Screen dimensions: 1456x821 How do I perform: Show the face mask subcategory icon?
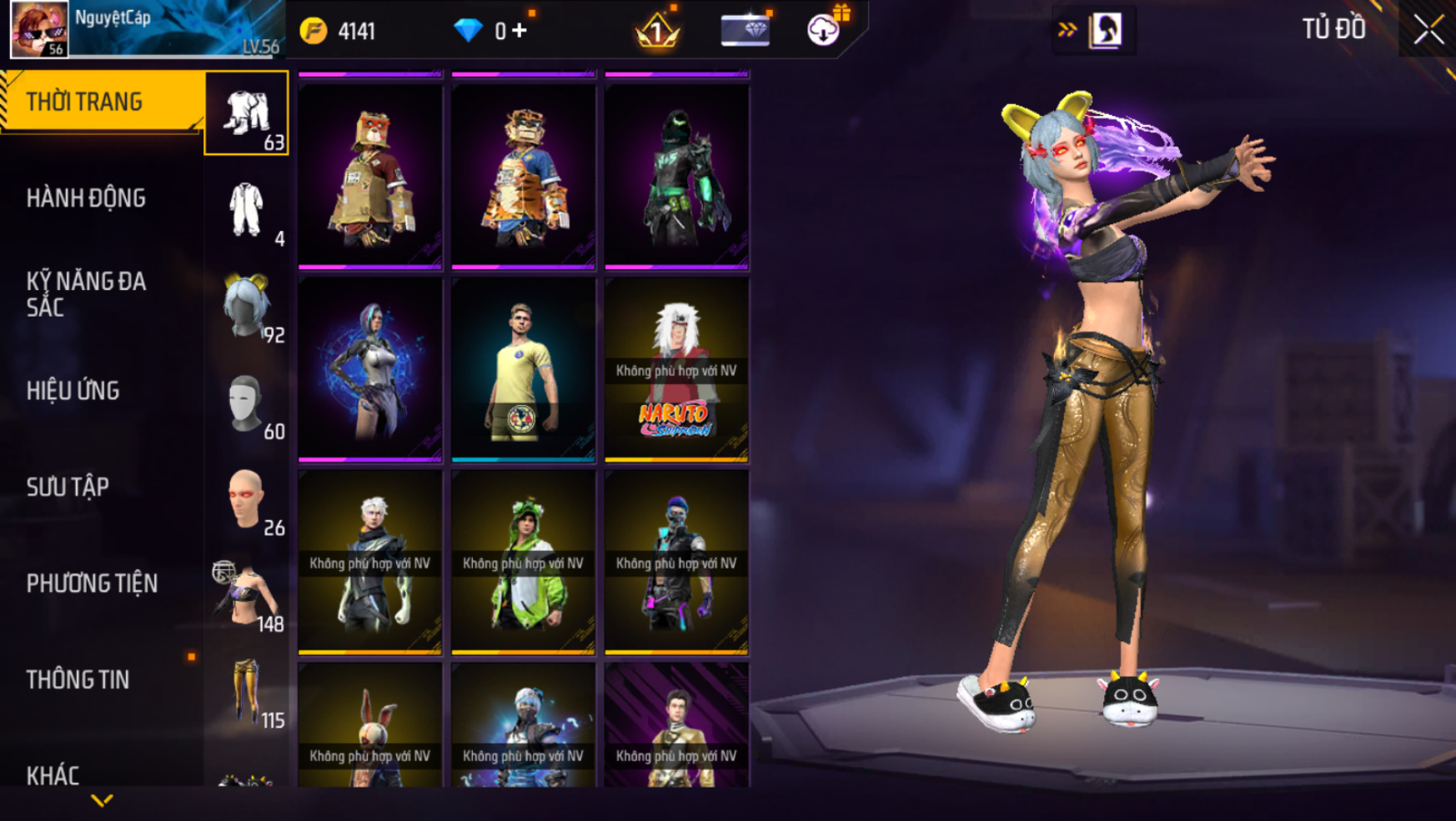click(247, 403)
